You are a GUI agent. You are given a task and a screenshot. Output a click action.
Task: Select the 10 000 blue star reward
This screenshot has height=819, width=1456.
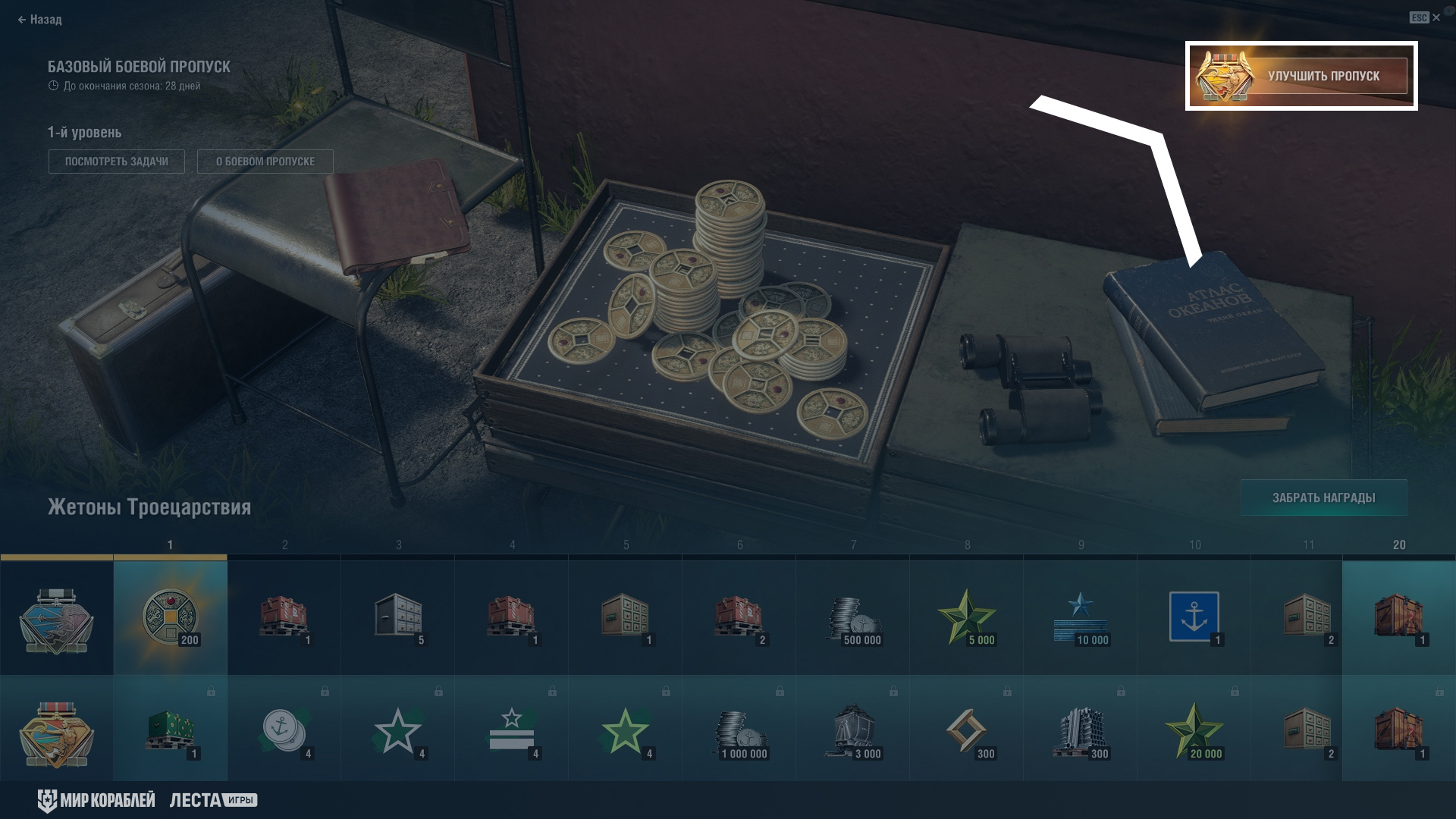[x=1081, y=617]
